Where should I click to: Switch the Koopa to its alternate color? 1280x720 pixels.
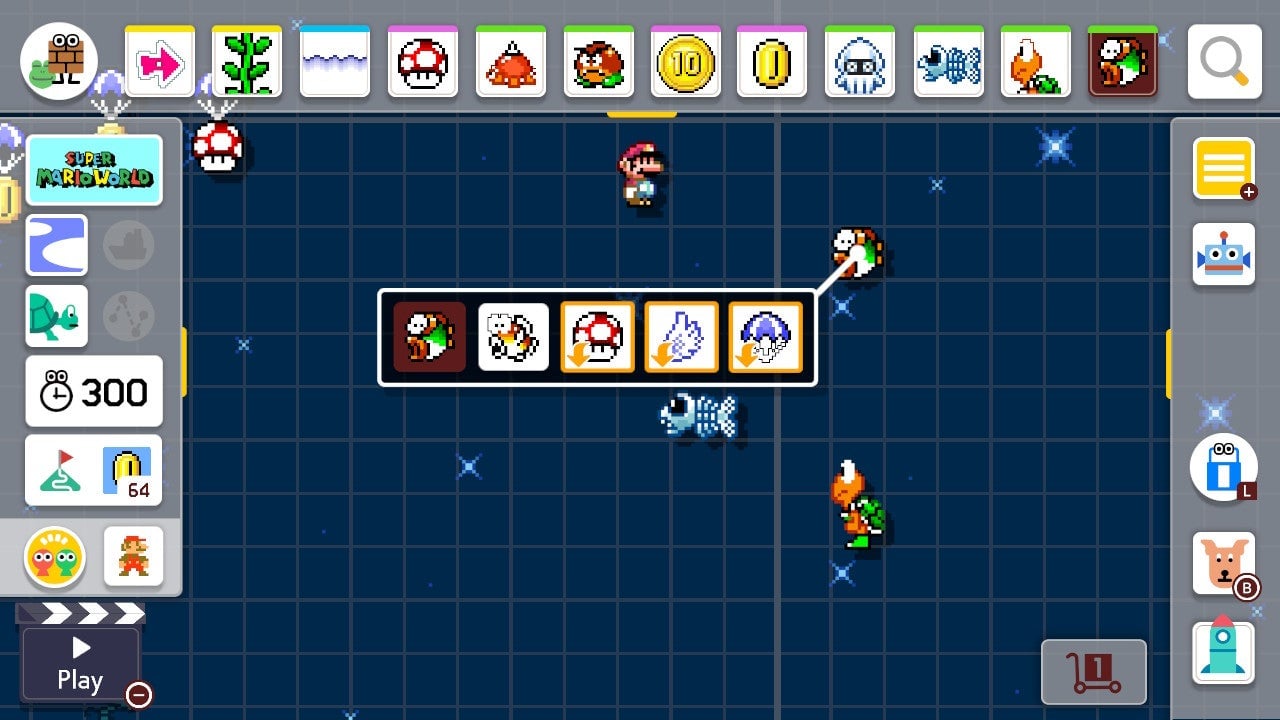point(513,337)
